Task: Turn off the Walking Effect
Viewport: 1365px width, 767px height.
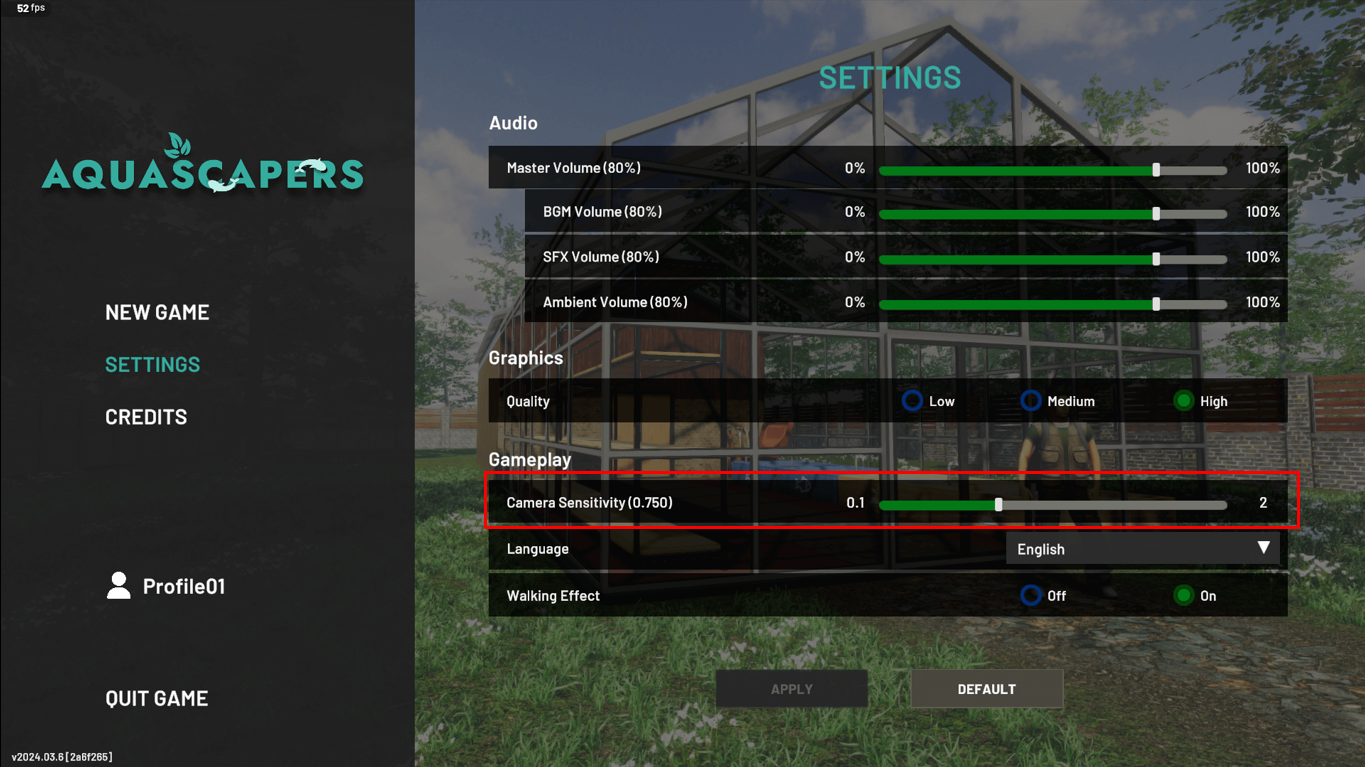Action: pos(1031,595)
